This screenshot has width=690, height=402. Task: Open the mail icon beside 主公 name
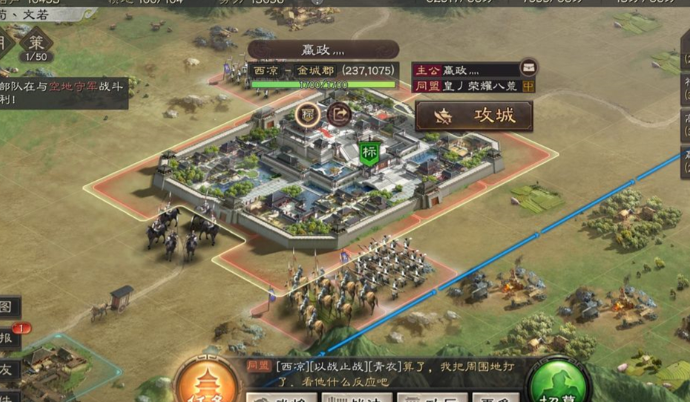[528, 68]
